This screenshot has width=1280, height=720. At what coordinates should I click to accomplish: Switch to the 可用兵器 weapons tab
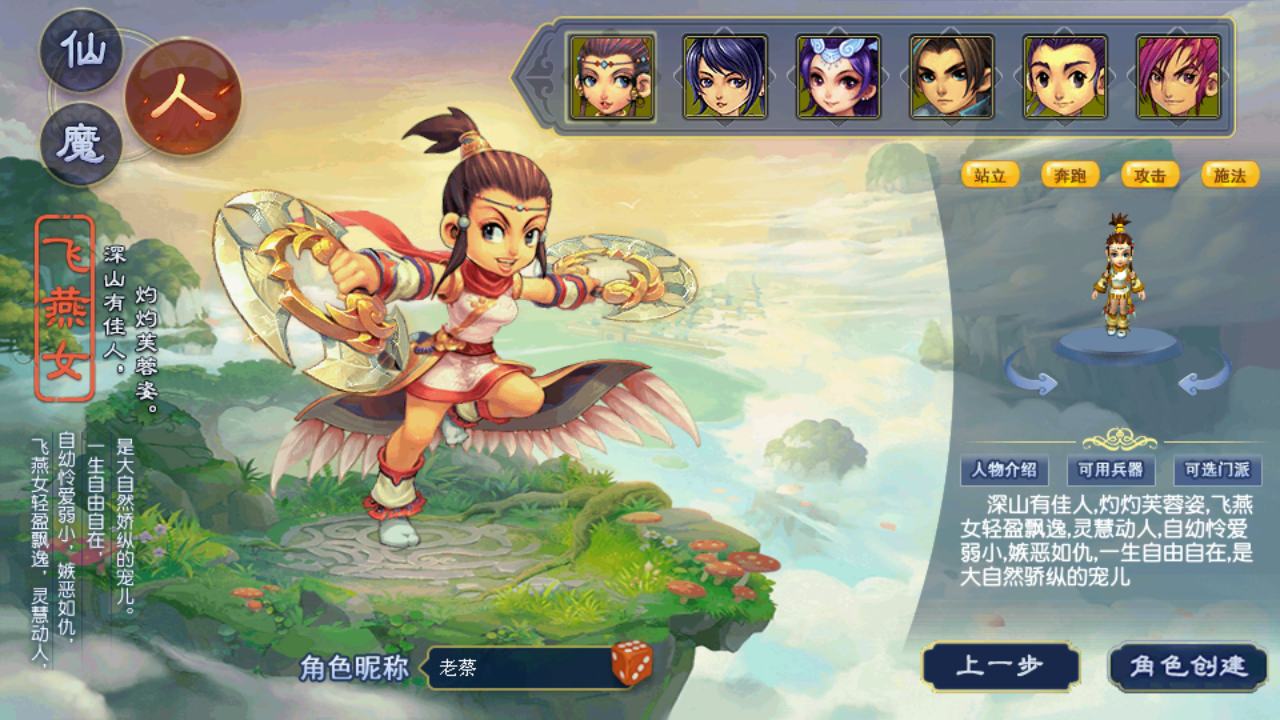1110,470
